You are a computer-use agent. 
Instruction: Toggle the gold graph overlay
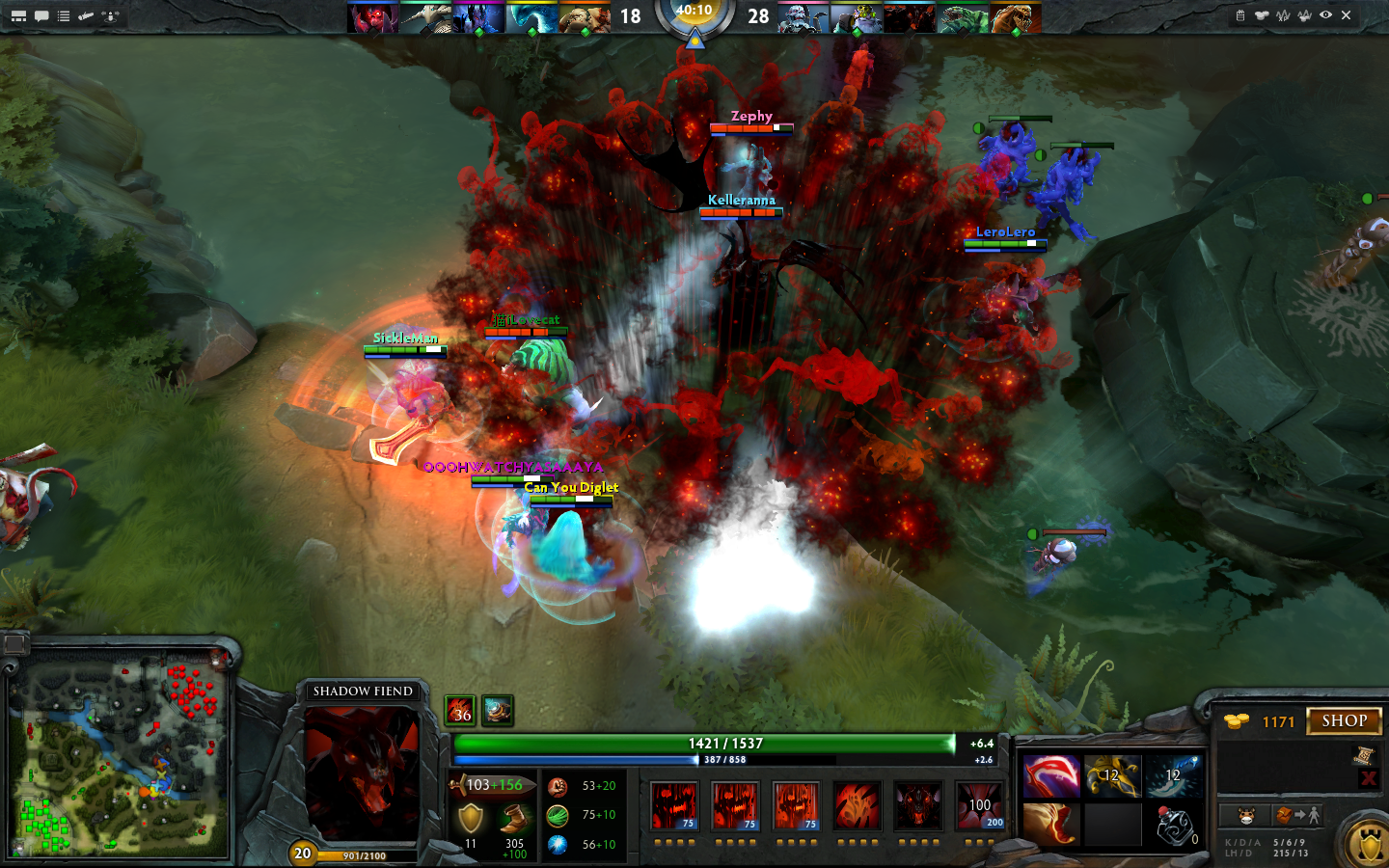tap(1304, 15)
